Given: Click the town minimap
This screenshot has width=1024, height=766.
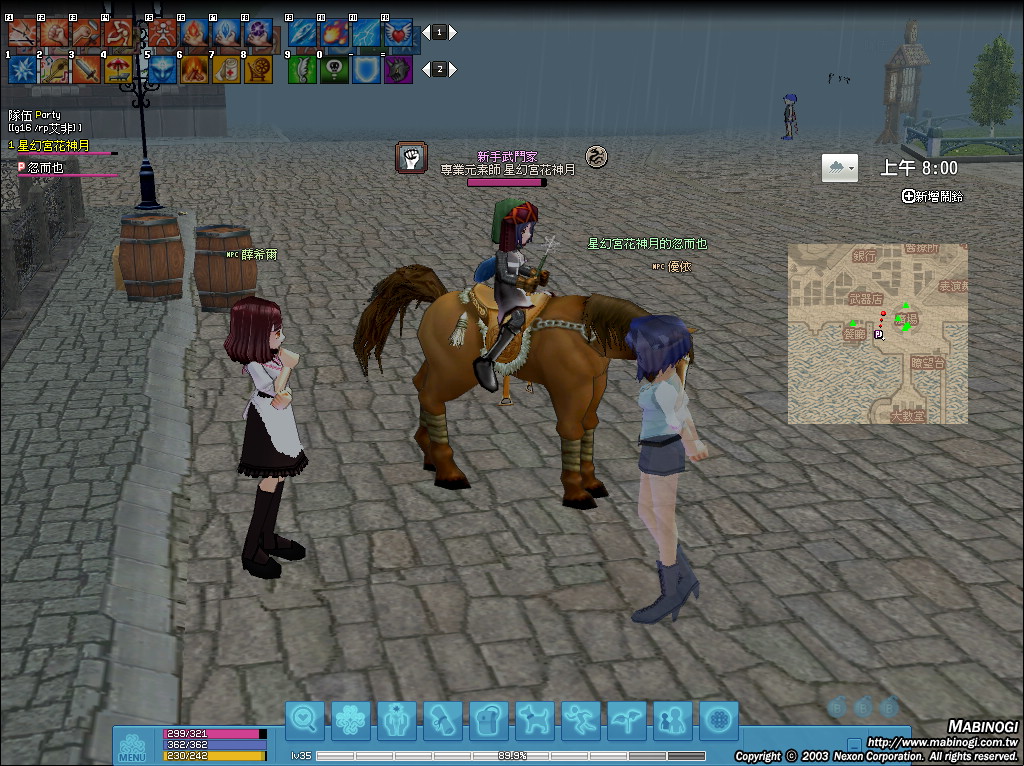Looking at the screenshot, I should pos(877,333).
